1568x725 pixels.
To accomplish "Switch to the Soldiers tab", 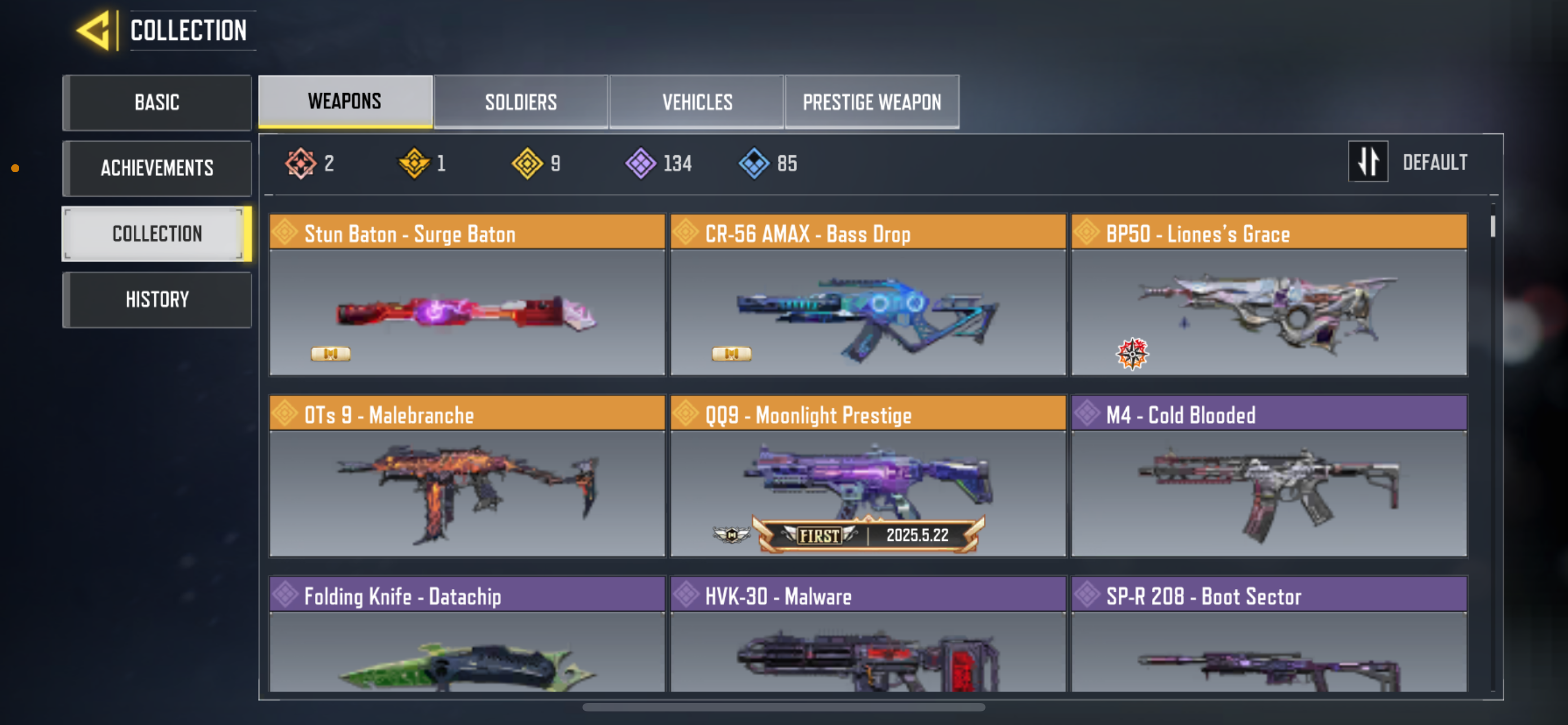I will (520, 102).
